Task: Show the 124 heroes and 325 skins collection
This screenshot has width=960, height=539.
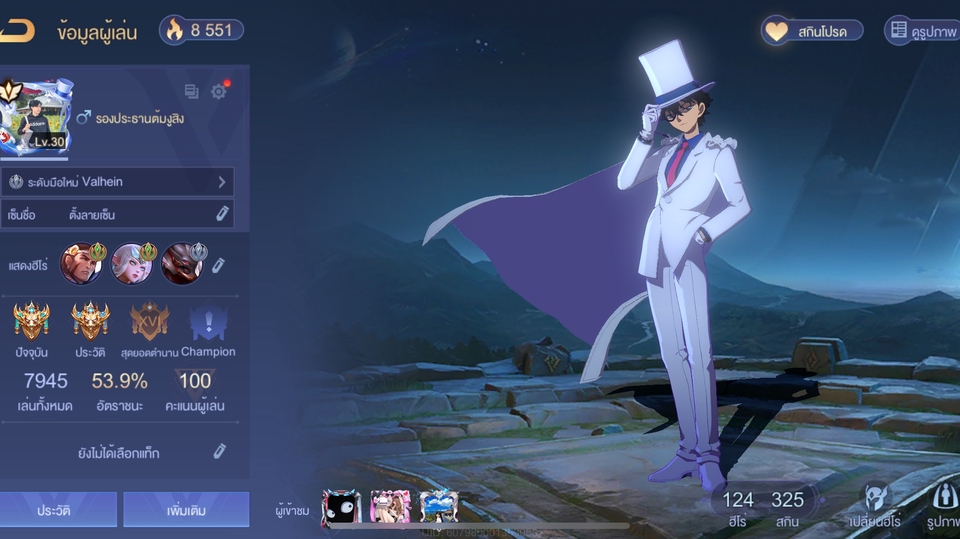Action: [763, 506]
